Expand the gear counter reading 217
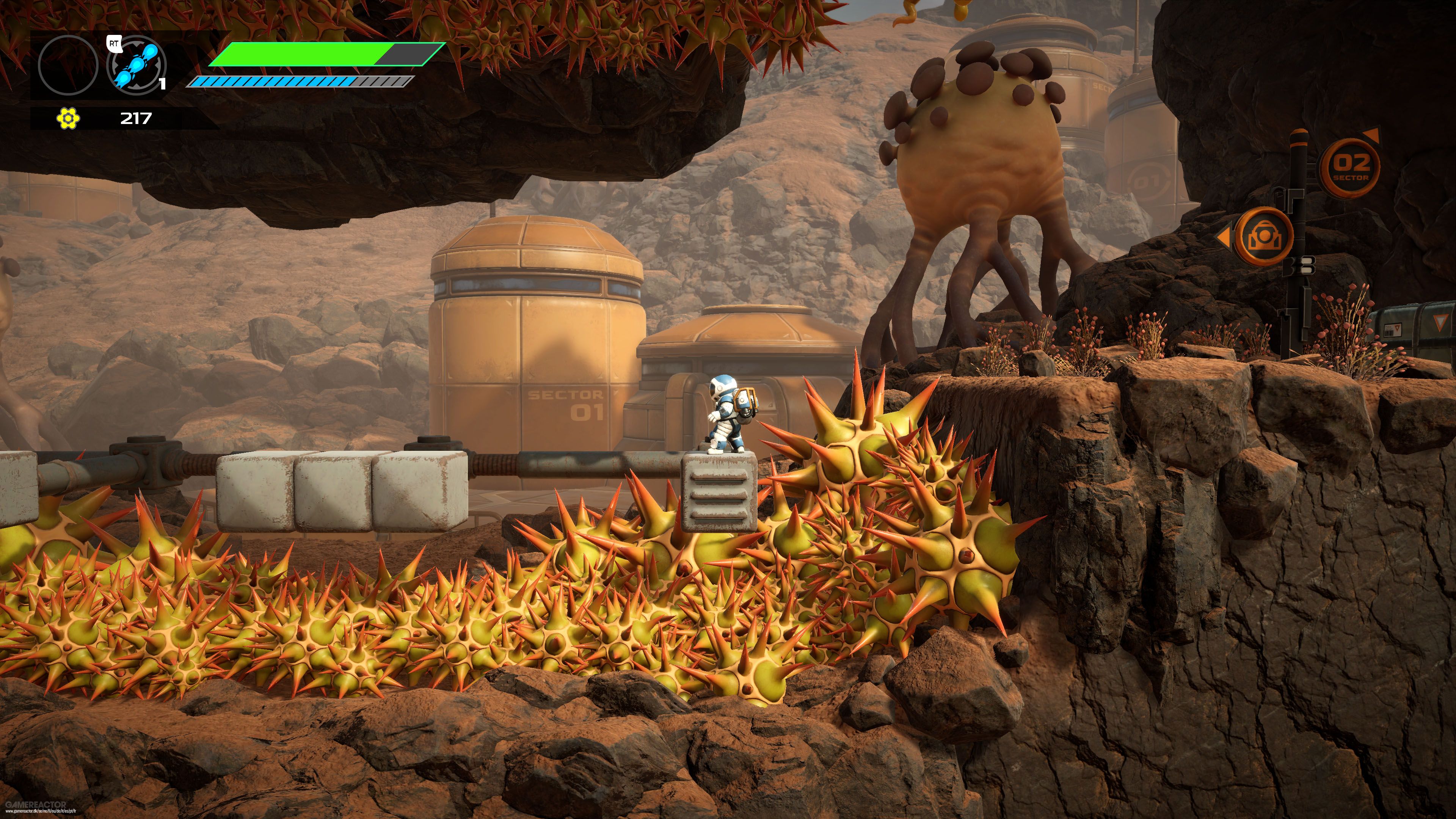The image size is (1456, 819). point(136,119)
